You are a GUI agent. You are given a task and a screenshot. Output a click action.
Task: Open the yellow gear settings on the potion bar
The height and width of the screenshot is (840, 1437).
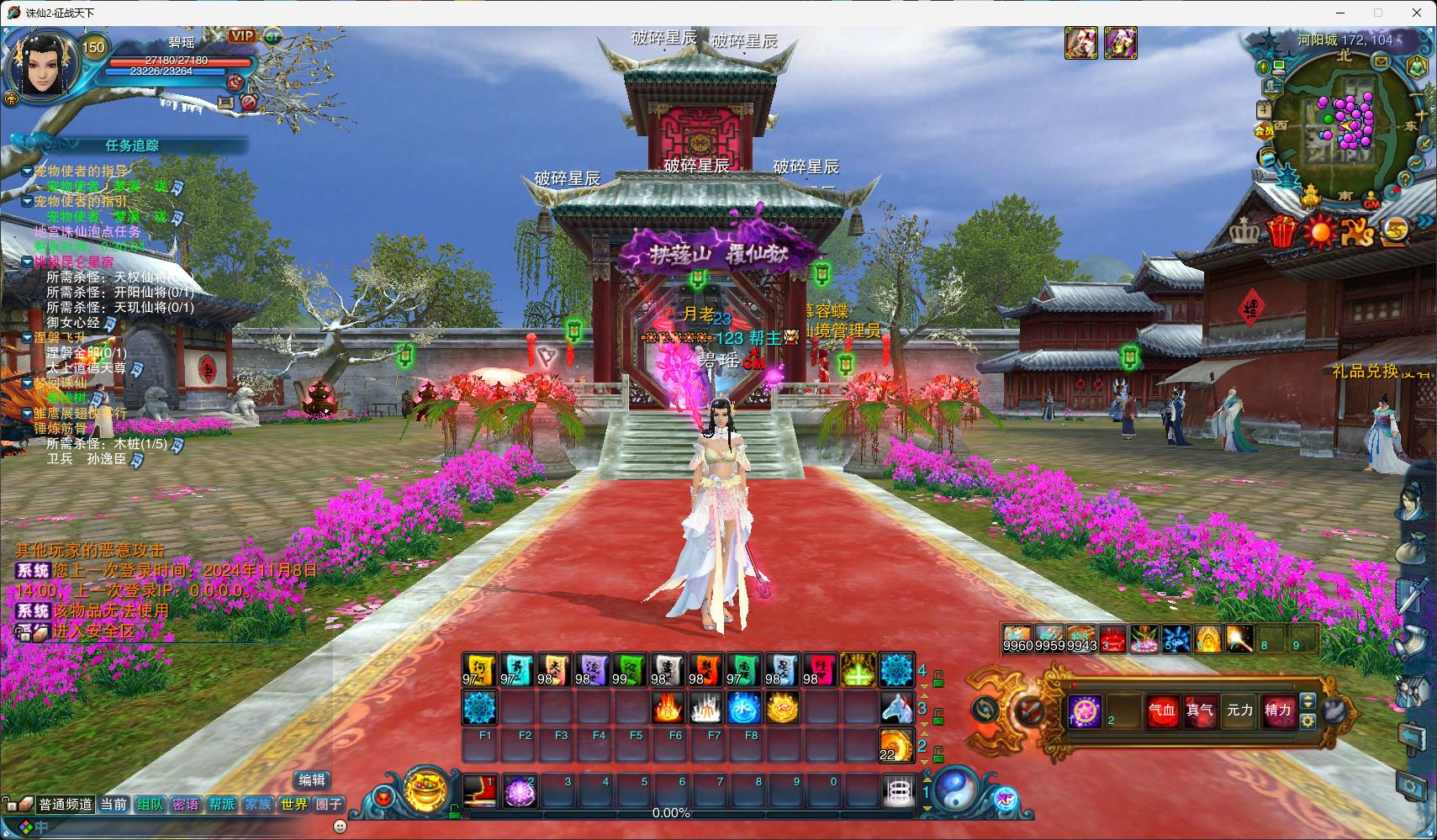pyautogui.click(x=1308, y=721)
